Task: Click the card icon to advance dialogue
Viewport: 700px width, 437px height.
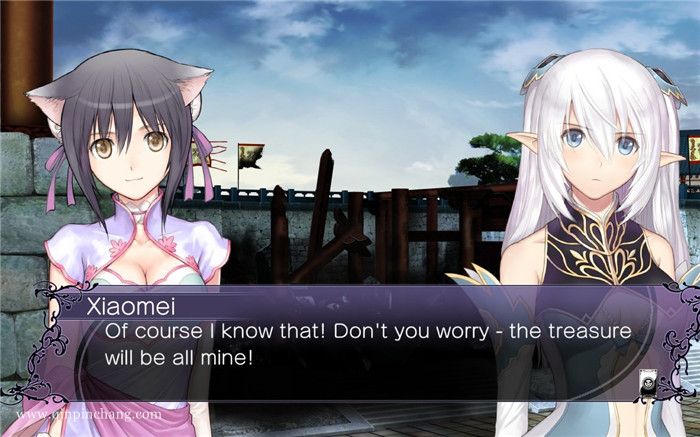Action: click(x=648, y=381)
